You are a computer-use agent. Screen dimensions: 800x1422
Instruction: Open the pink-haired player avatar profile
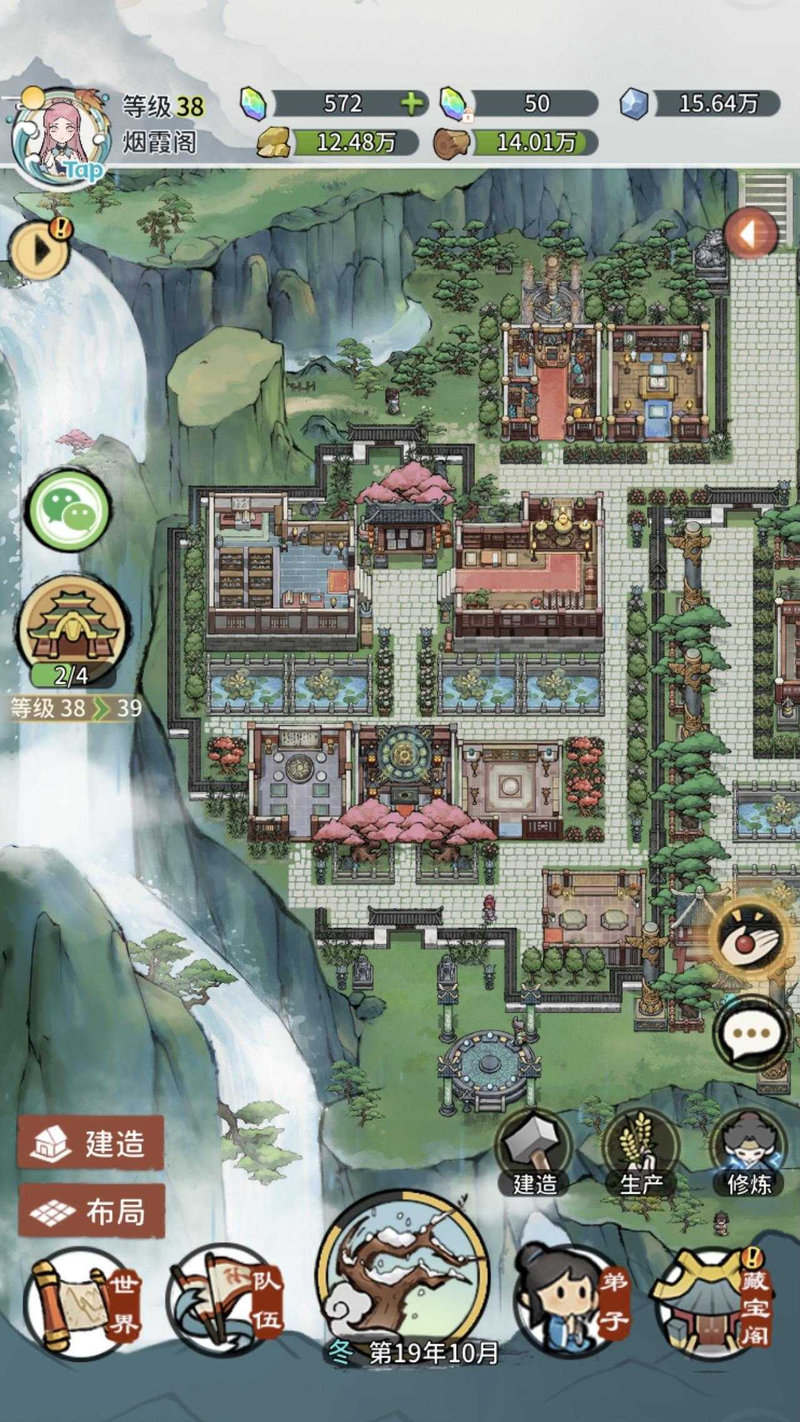click(60, 137)
